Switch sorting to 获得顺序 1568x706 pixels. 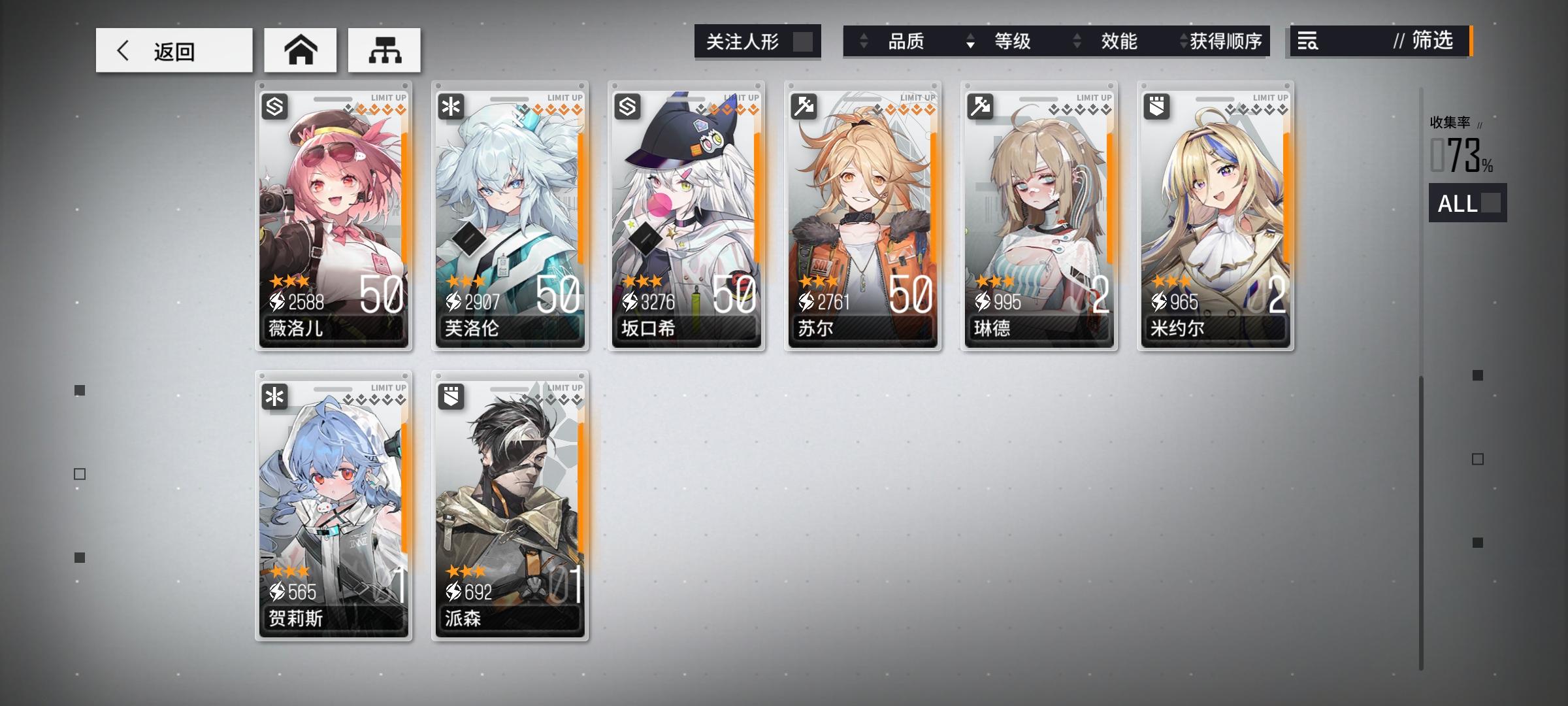click(1226, 41)
